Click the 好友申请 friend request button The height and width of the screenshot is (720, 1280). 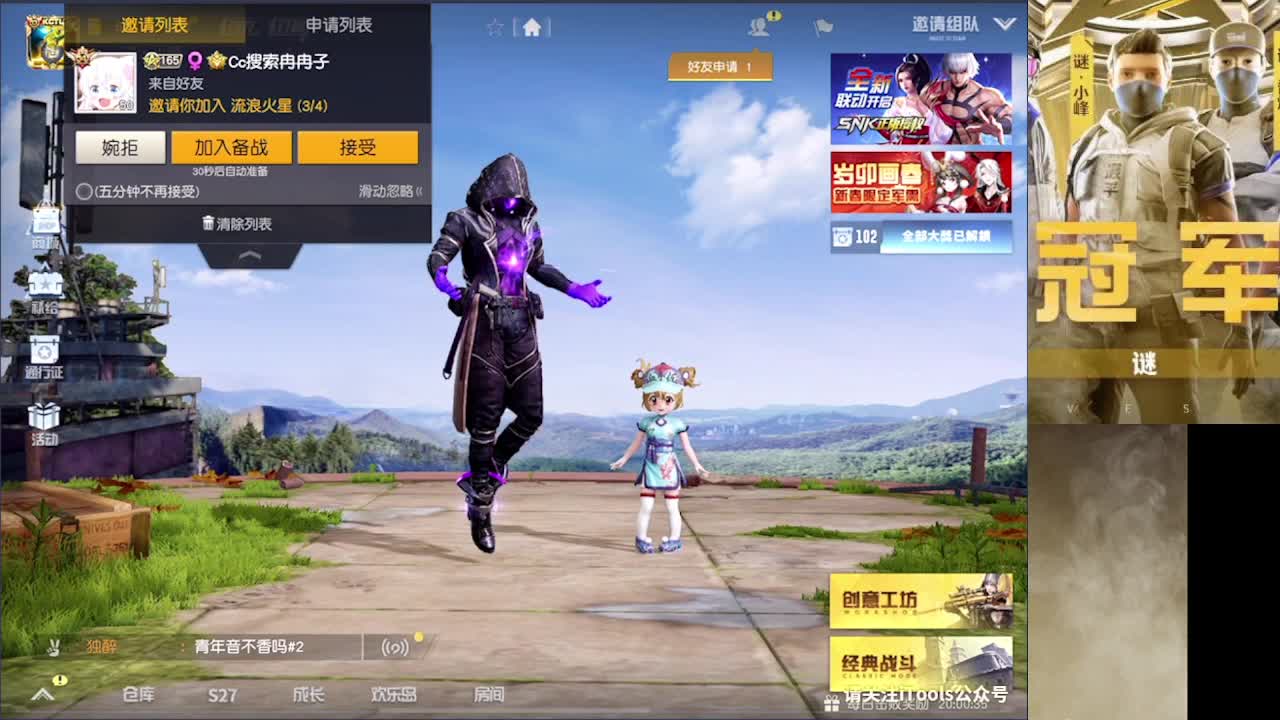point(721,66)
